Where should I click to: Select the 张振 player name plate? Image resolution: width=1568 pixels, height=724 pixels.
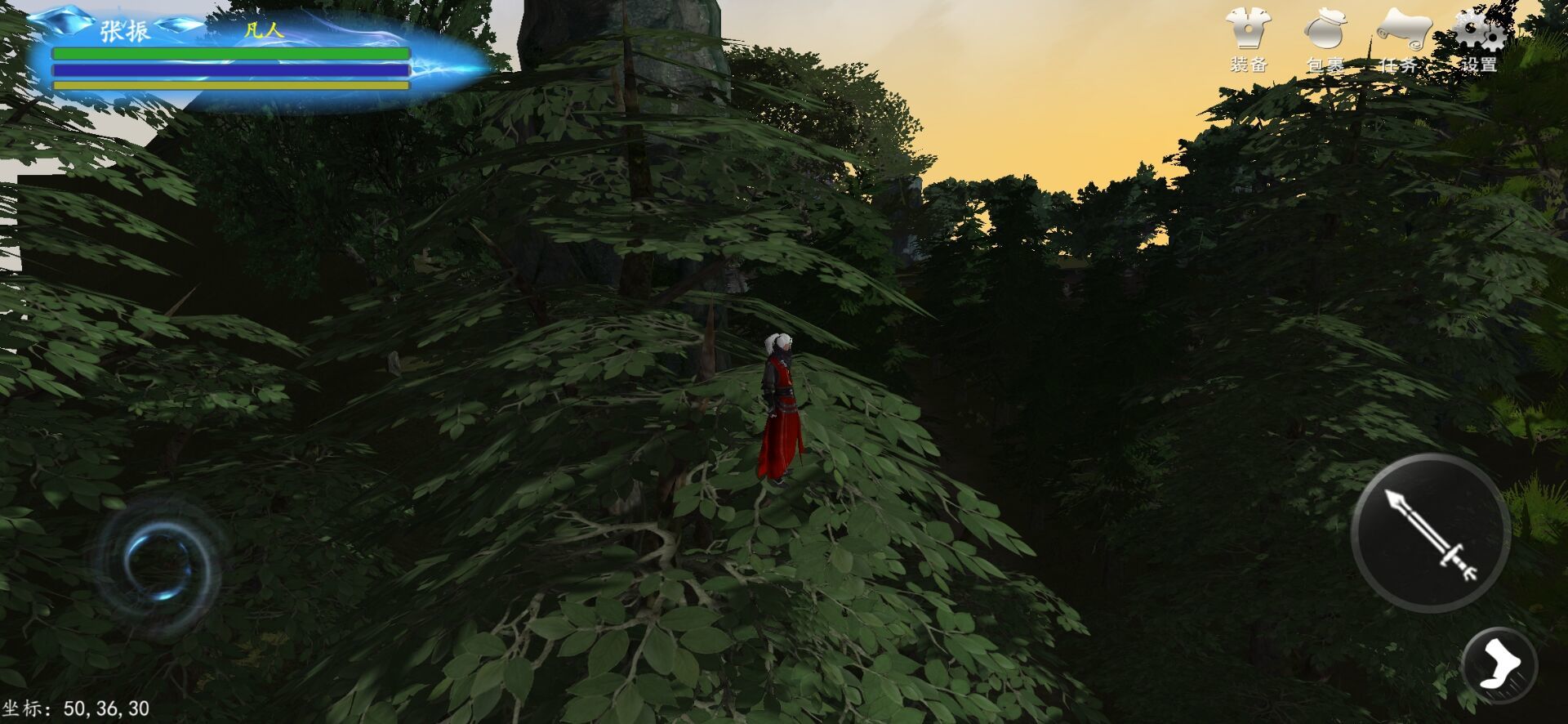[125, 32]
